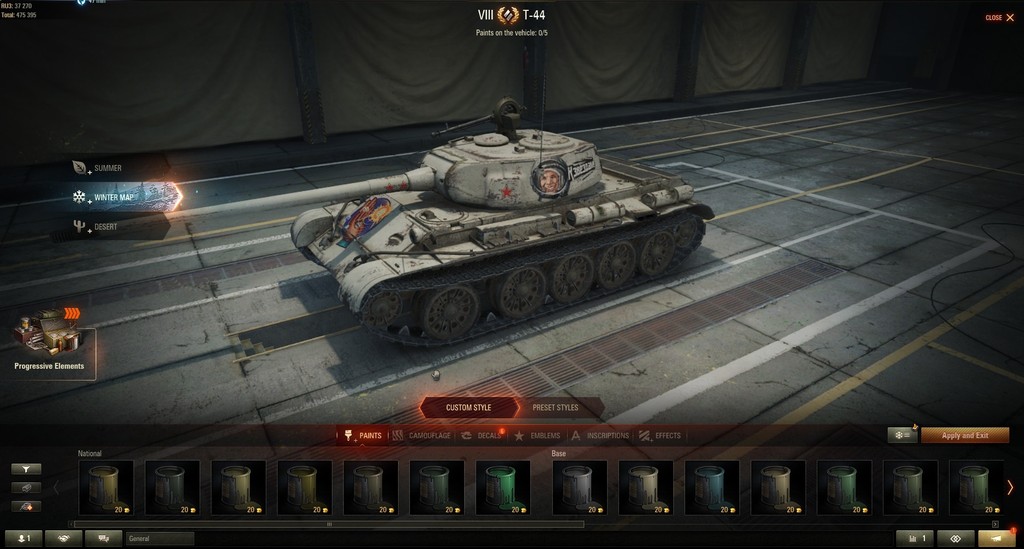The height and width of the screenshot is (549, 1024).
Task: Select the Summer map type
Action: tap(107, 168)
